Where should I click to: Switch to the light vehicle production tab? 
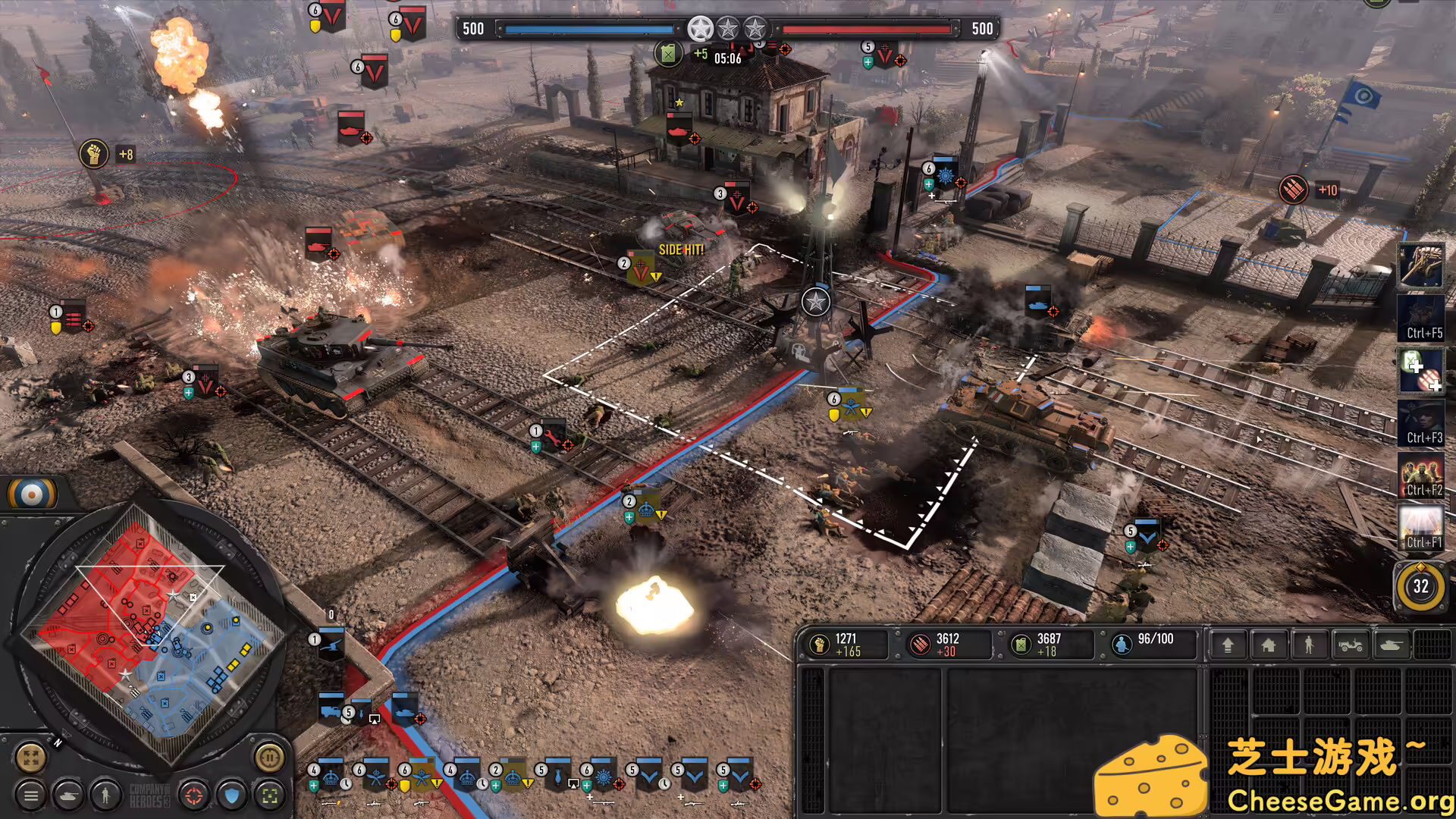[x=1351, y=645]
